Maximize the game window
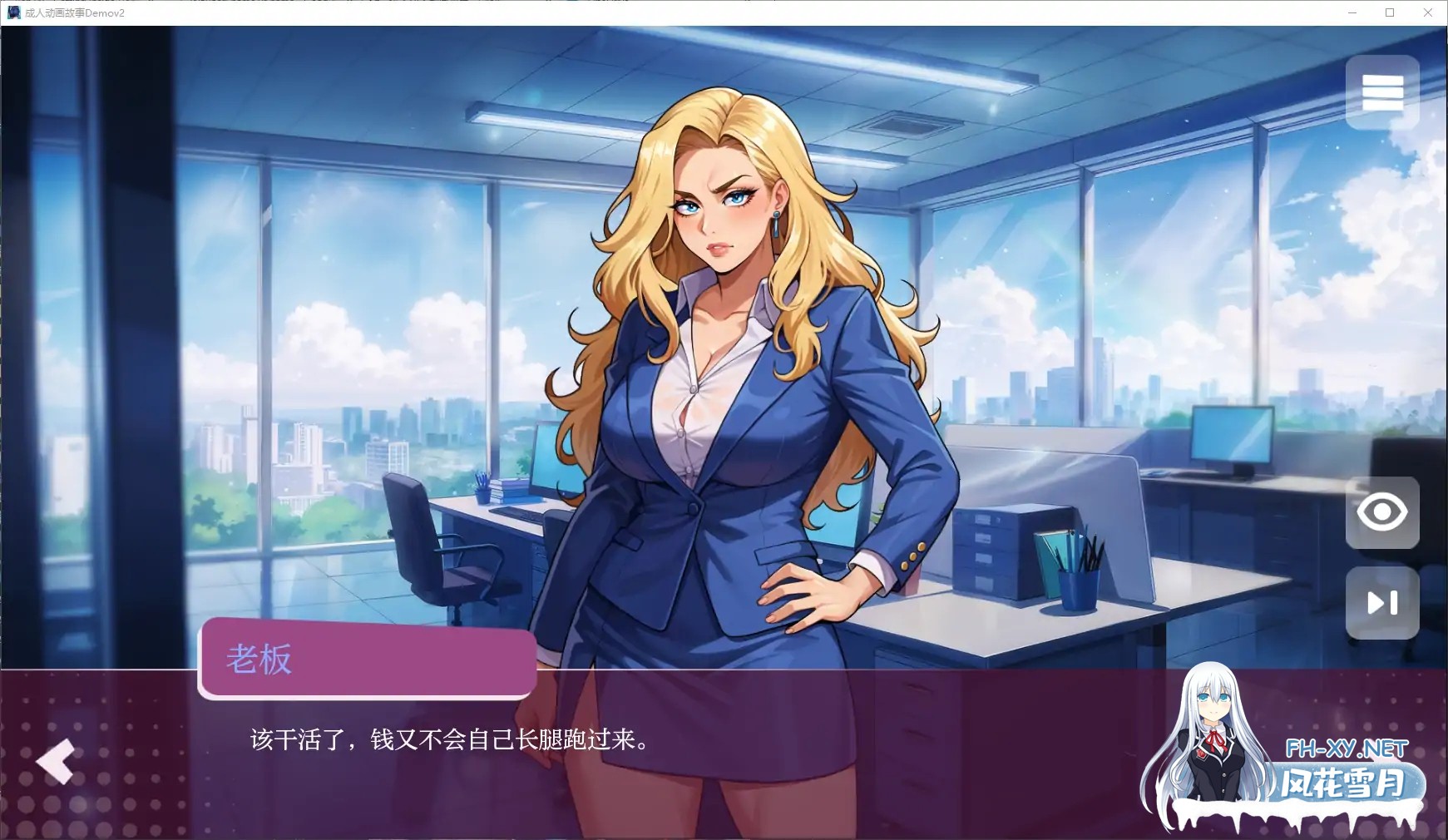The height and width of the screenshot is (840, 1448). (1390, 12)
